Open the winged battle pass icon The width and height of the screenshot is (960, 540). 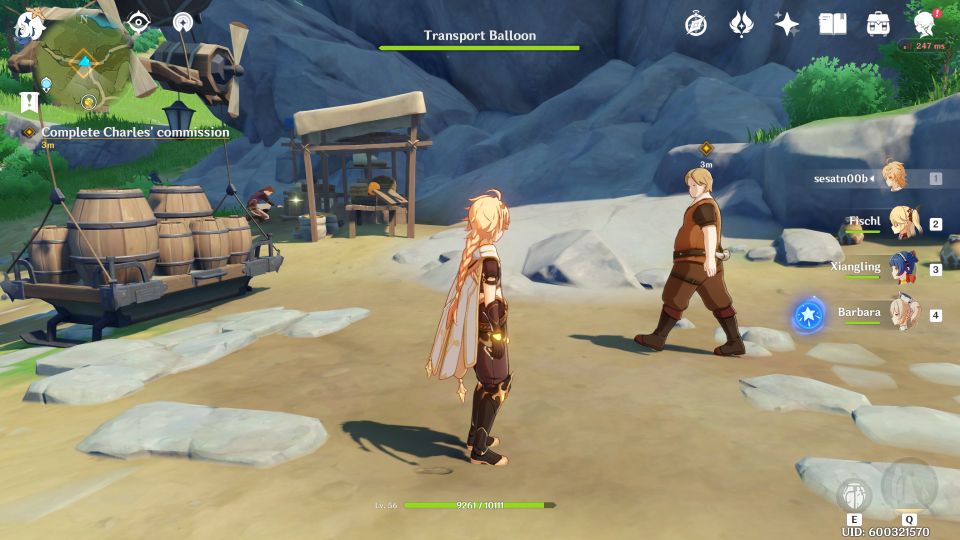tap(741, 24)
